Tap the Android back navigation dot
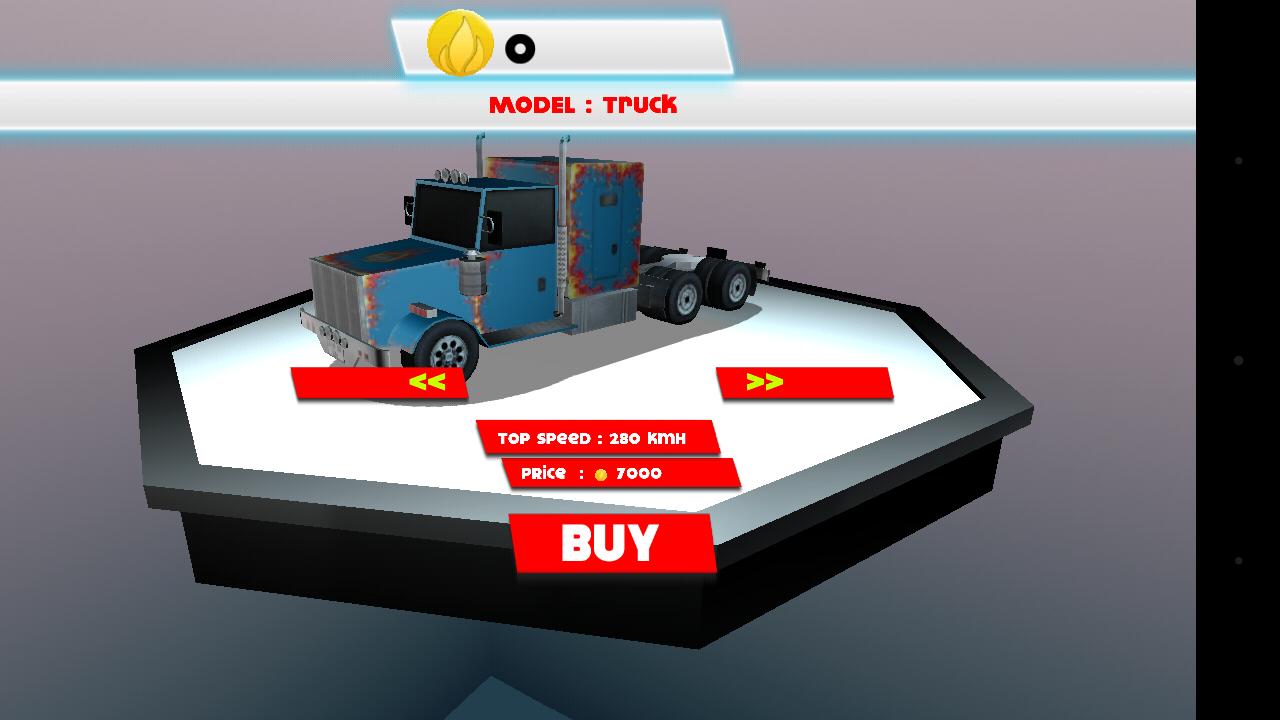 (x=1239, y=160)
